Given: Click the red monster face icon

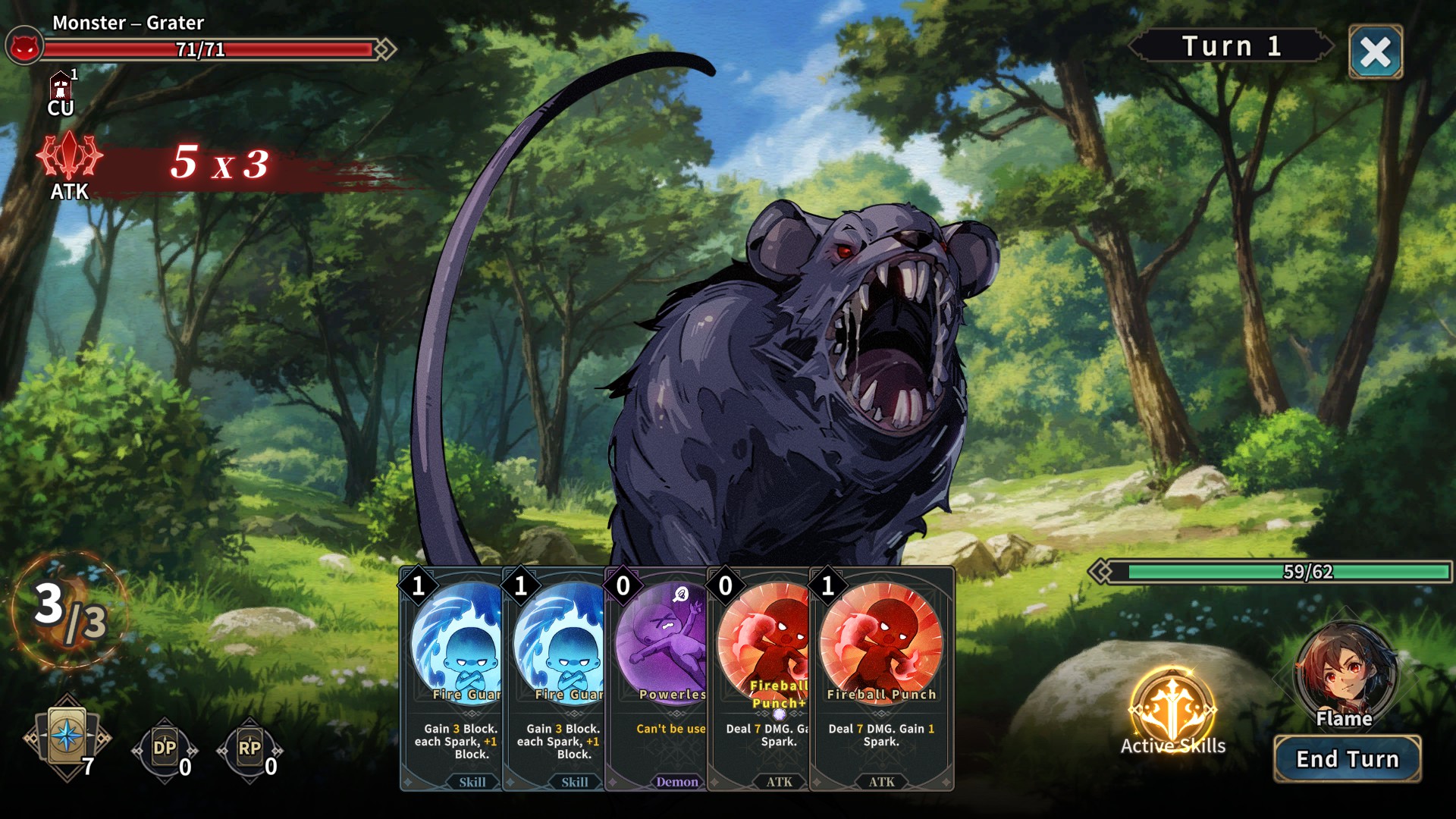Looking at the screenshot, I should pos(24,48).
